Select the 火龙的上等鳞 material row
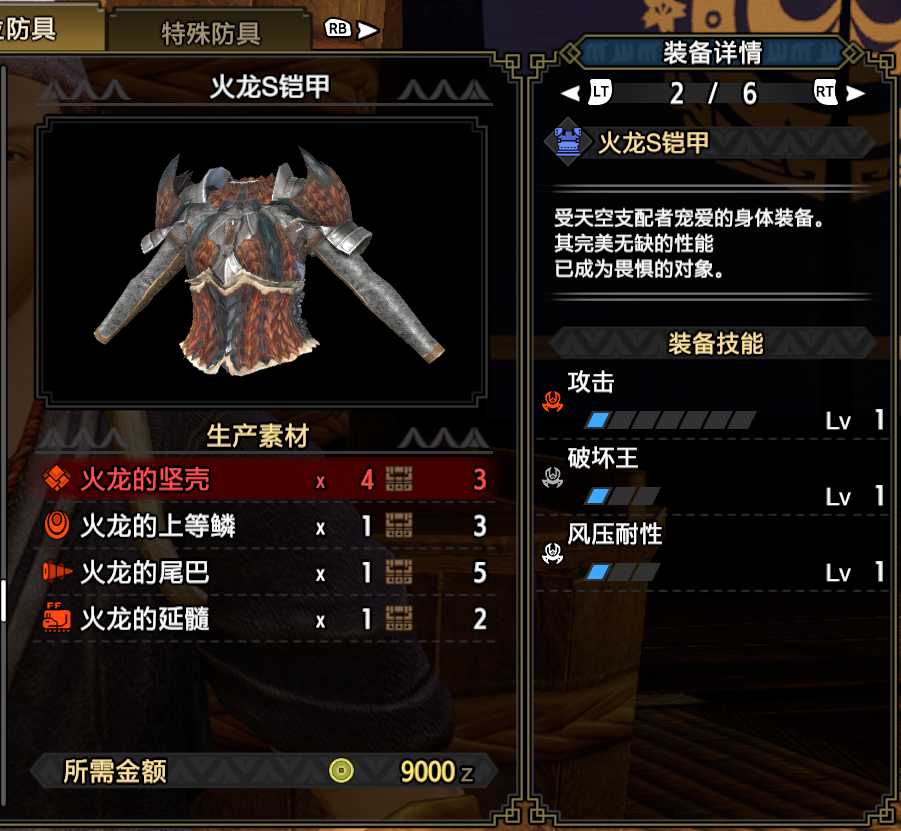The height and width of the screenshot is (831, 901). point(265,526)
